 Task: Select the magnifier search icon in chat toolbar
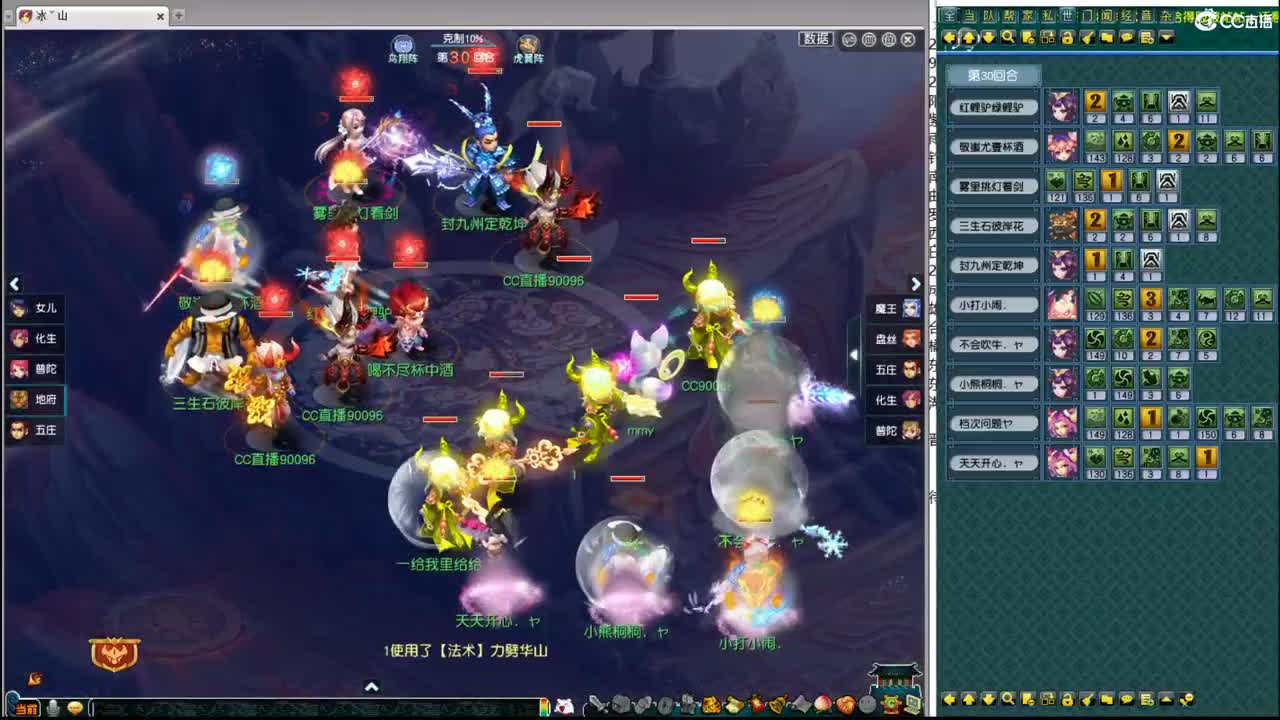point(1010,37)
